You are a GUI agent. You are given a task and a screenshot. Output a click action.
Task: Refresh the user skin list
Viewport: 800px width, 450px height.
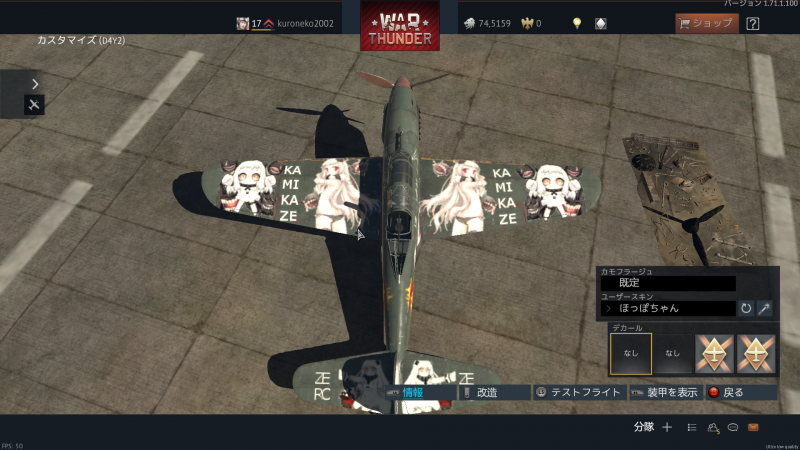[x=746, y=308]
